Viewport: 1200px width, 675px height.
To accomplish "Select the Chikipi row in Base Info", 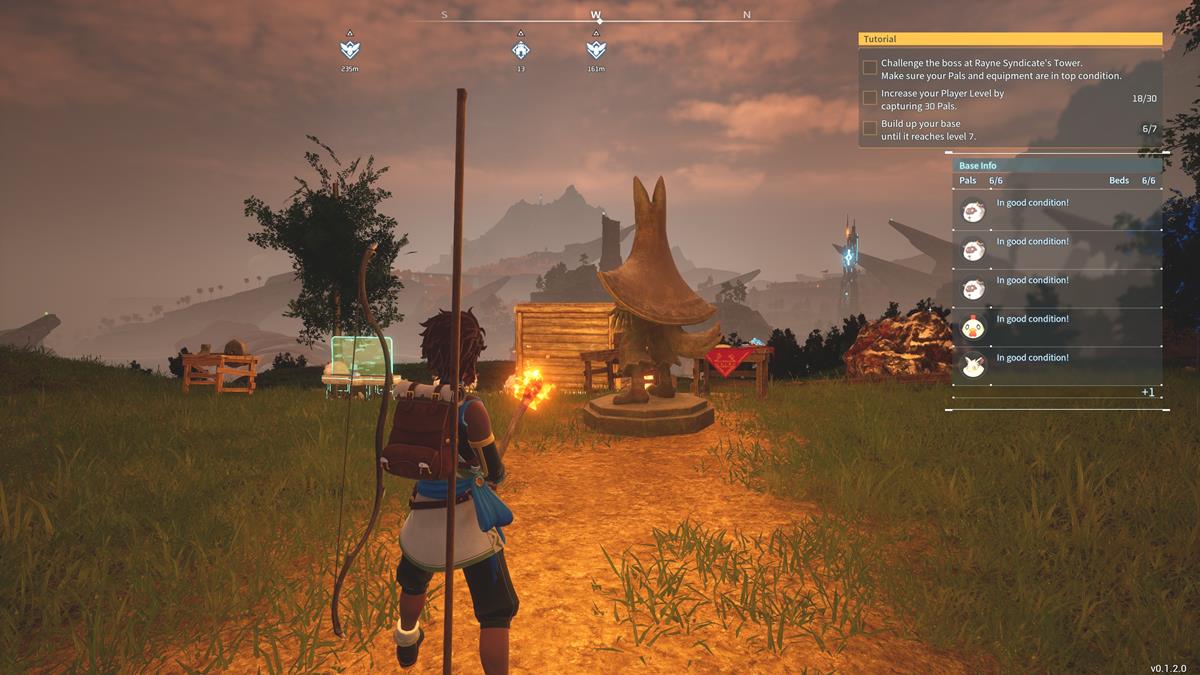I will coord(1056,327).
